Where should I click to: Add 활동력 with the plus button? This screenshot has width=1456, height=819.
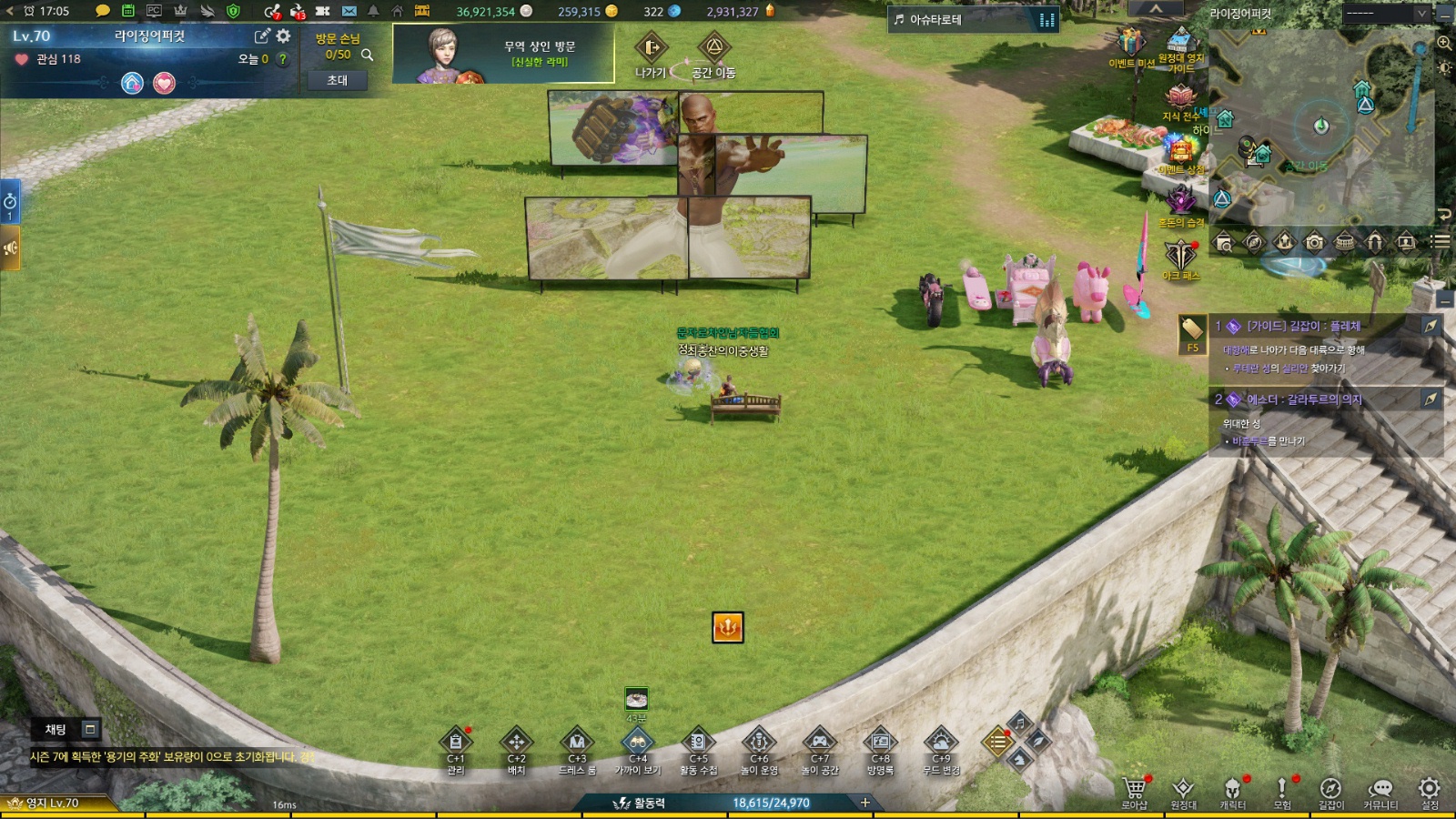pos(865,803)
